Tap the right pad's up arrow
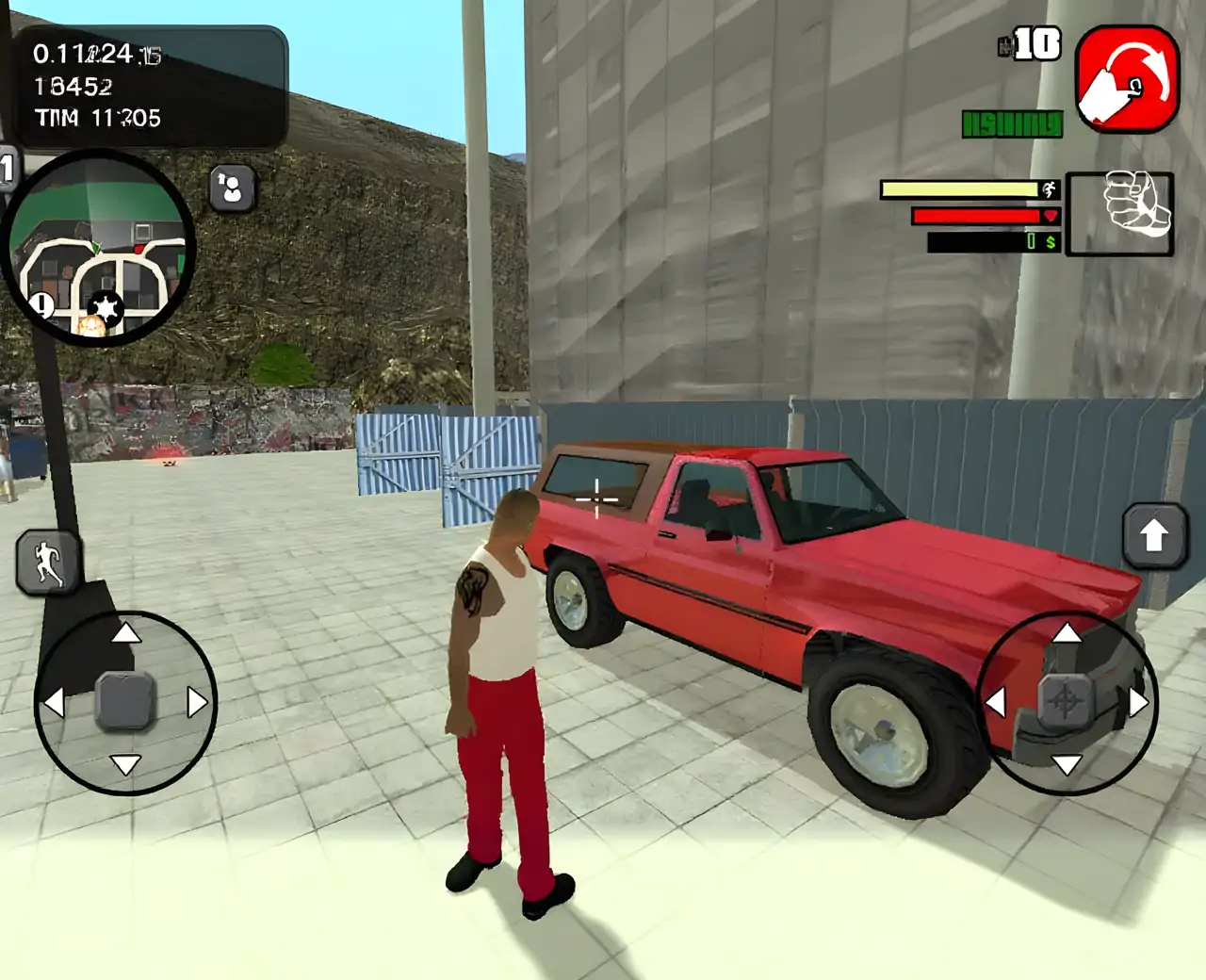The height and width of the screenshot is (980, 1206). pyautogui.click(x=1067, y=632)
